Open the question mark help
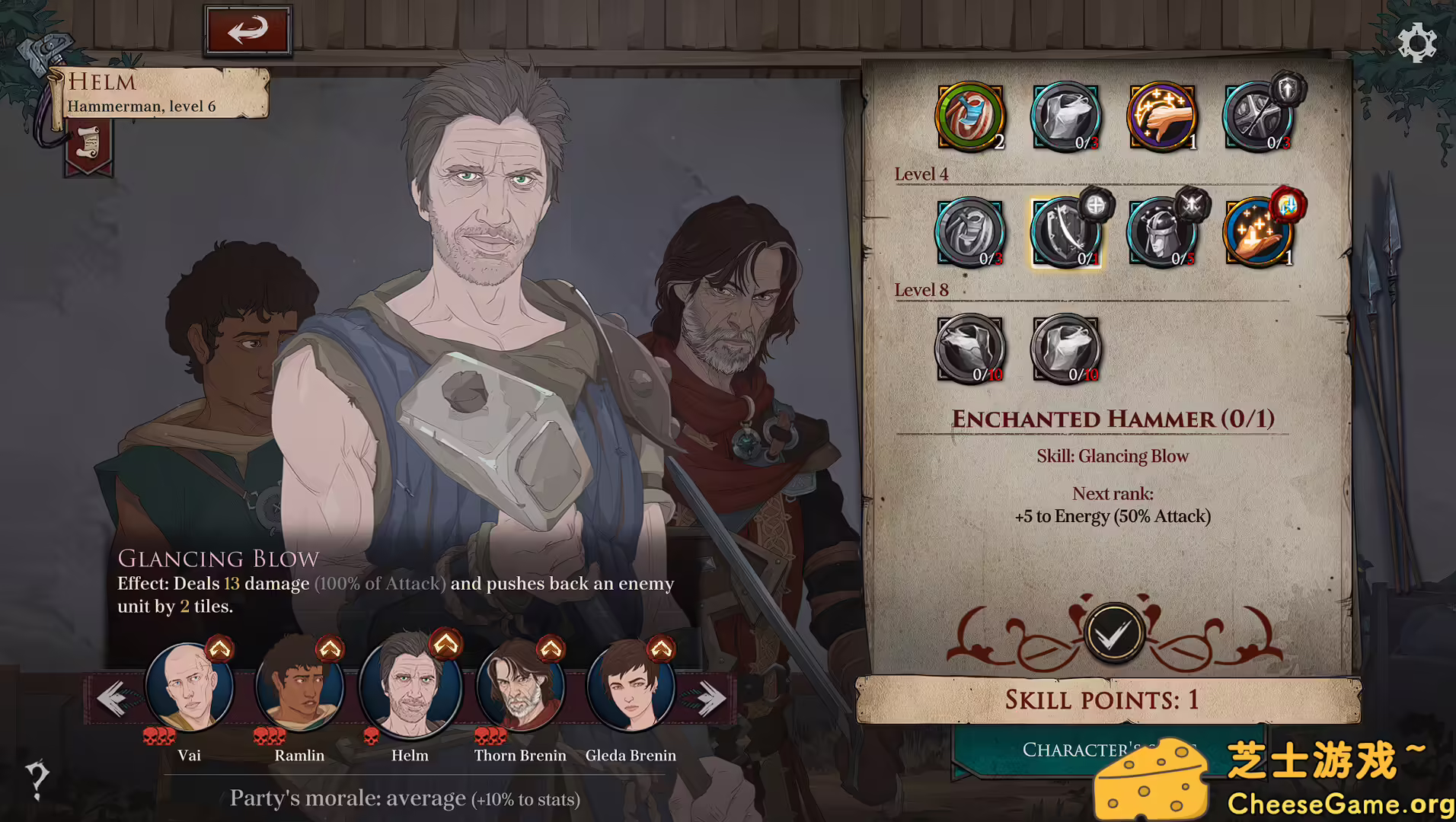The image size is (1456, 822). click(37, 779)
